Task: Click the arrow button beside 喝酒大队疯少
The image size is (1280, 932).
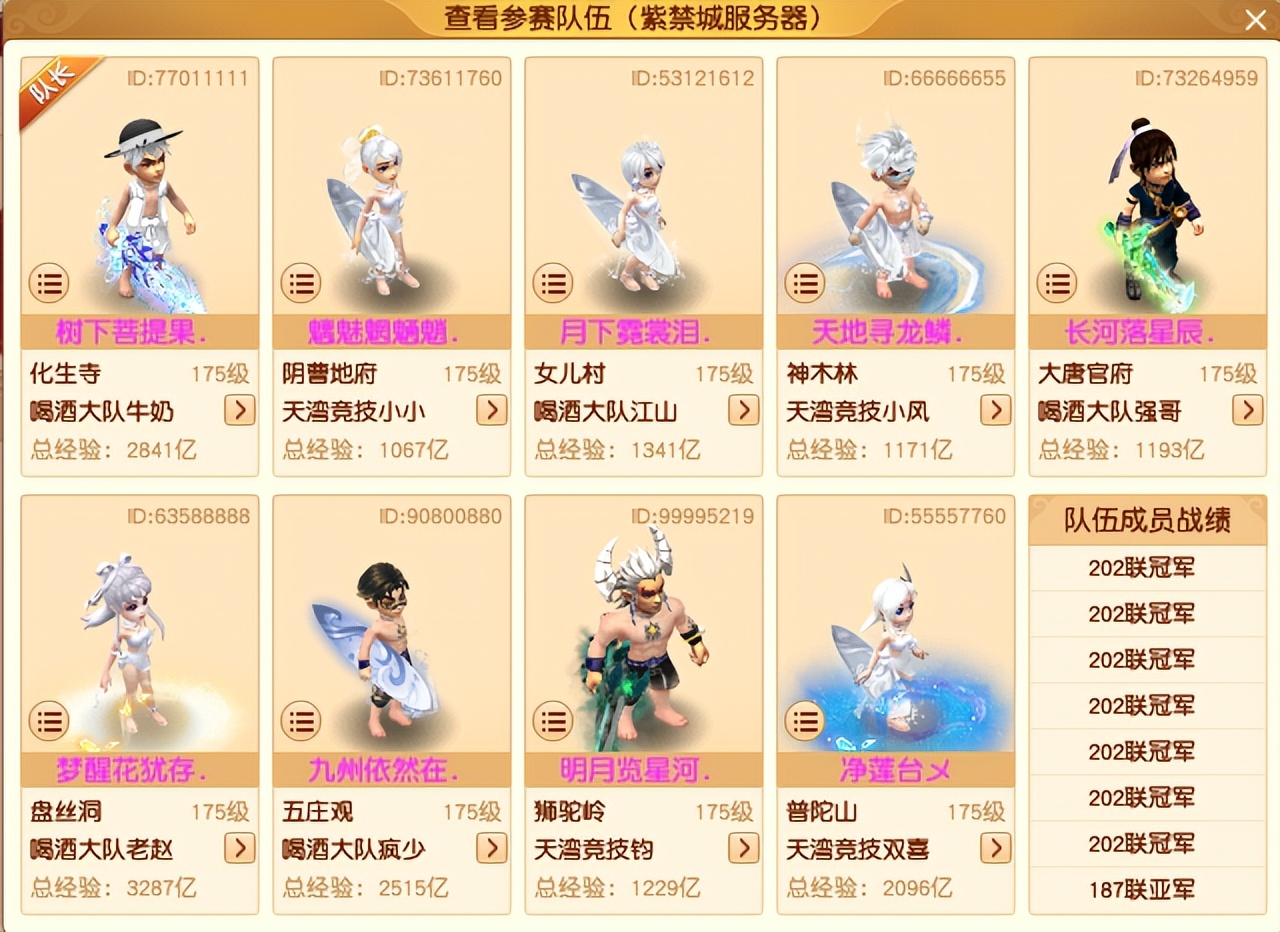Action: [491, 849]
